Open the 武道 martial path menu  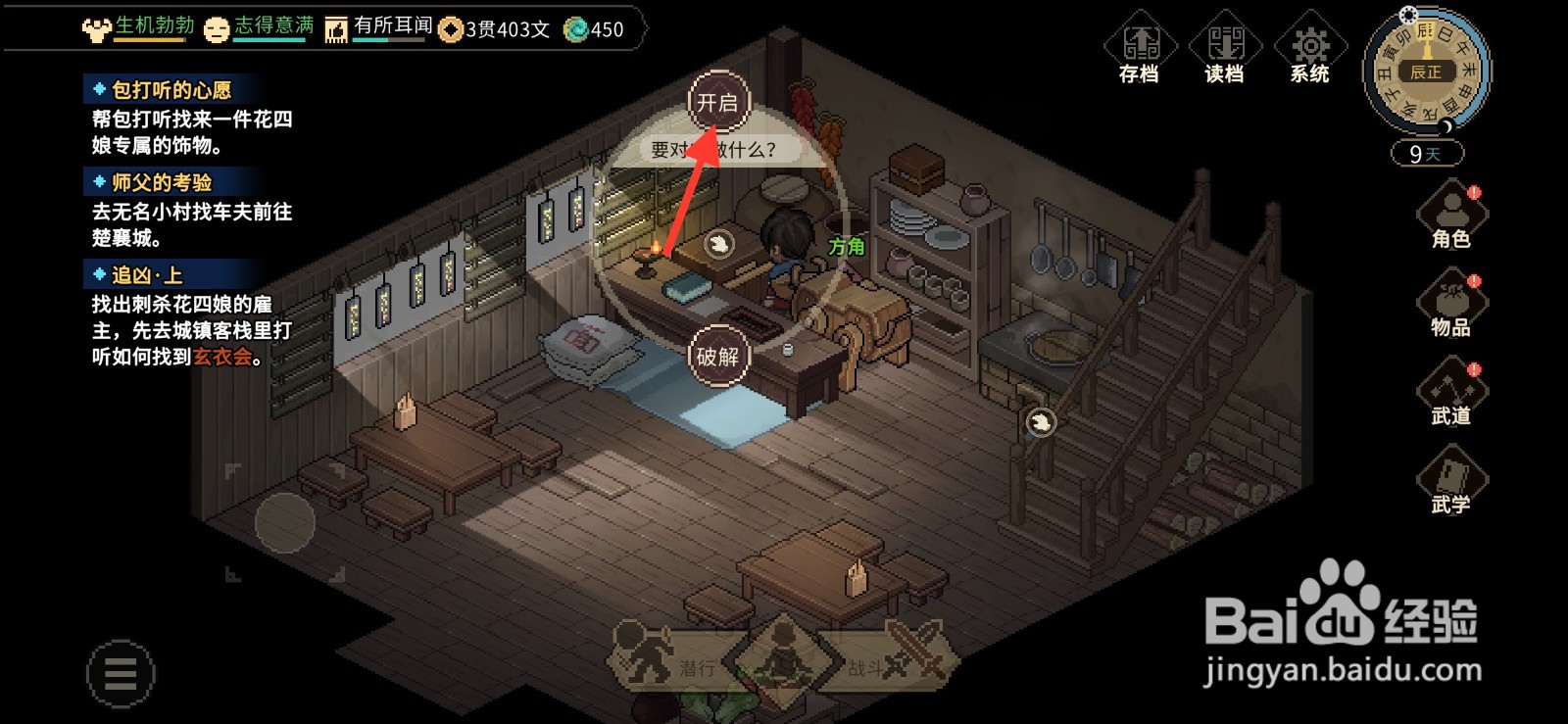click(x=1451, y=394)
